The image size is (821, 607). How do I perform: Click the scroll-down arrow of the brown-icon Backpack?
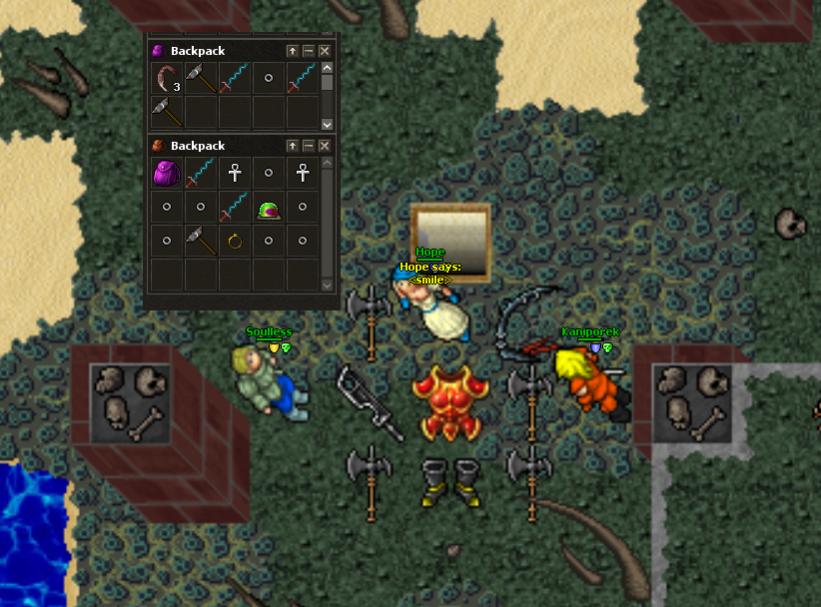(326, 285)
